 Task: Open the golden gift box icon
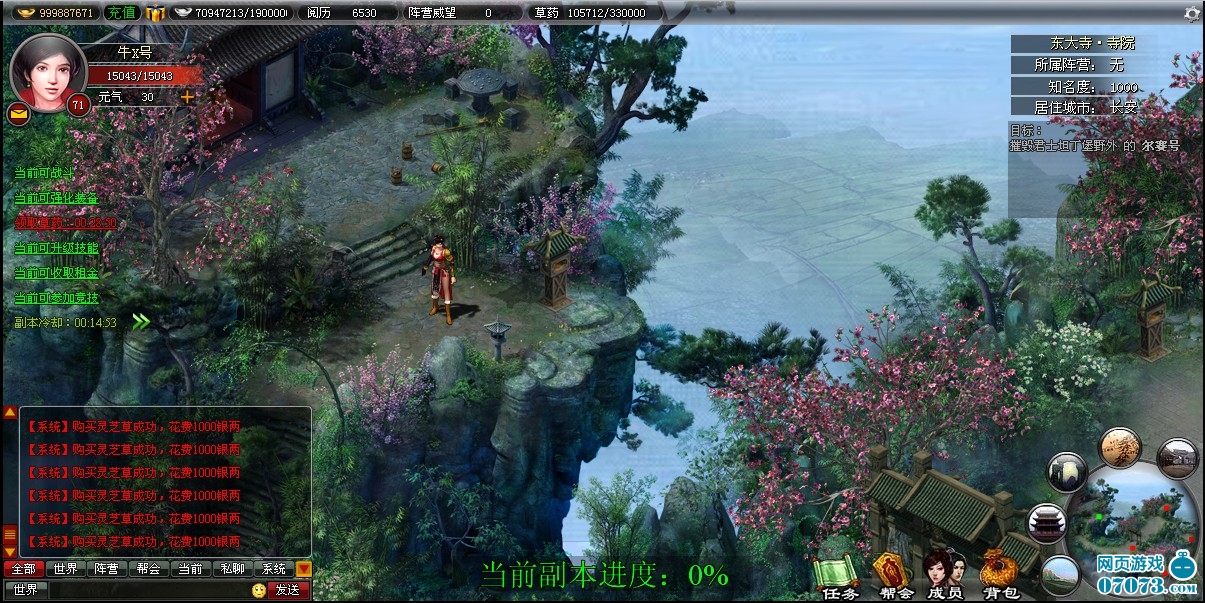click(x=155, y=13)
